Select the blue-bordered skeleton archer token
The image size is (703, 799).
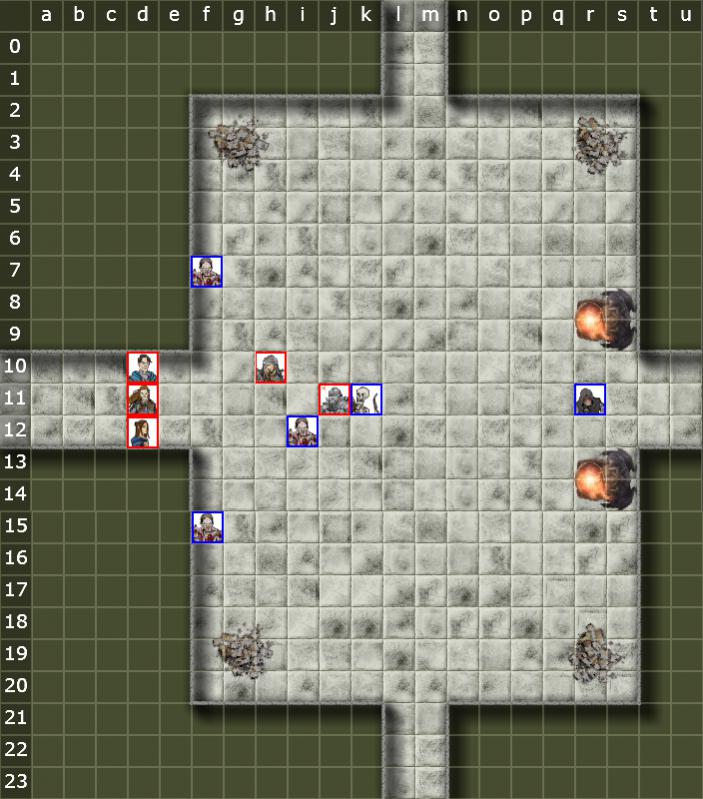tap(367, 399)
